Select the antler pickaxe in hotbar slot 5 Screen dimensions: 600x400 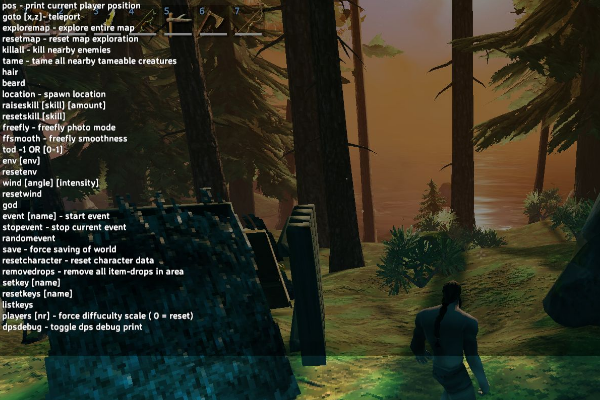(176, 21)
